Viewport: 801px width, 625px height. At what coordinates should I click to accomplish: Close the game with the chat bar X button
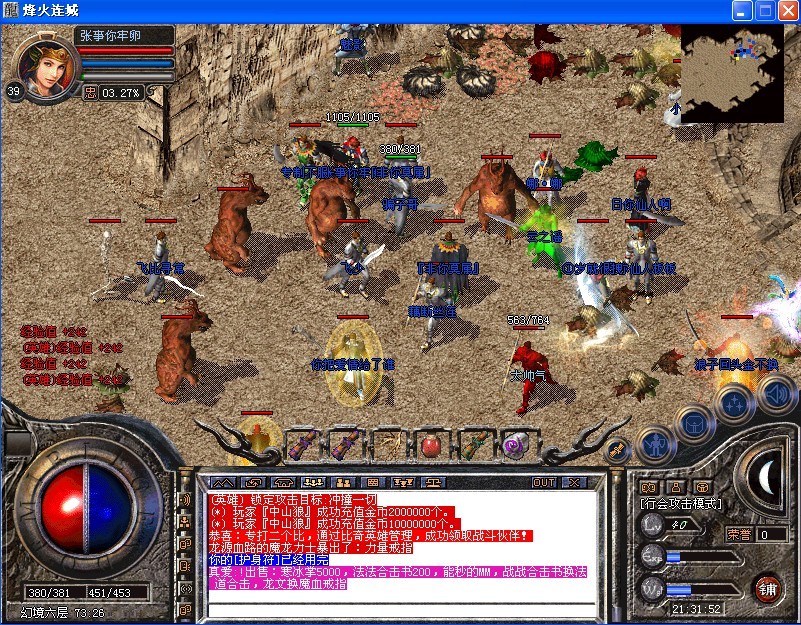point(573,482)
